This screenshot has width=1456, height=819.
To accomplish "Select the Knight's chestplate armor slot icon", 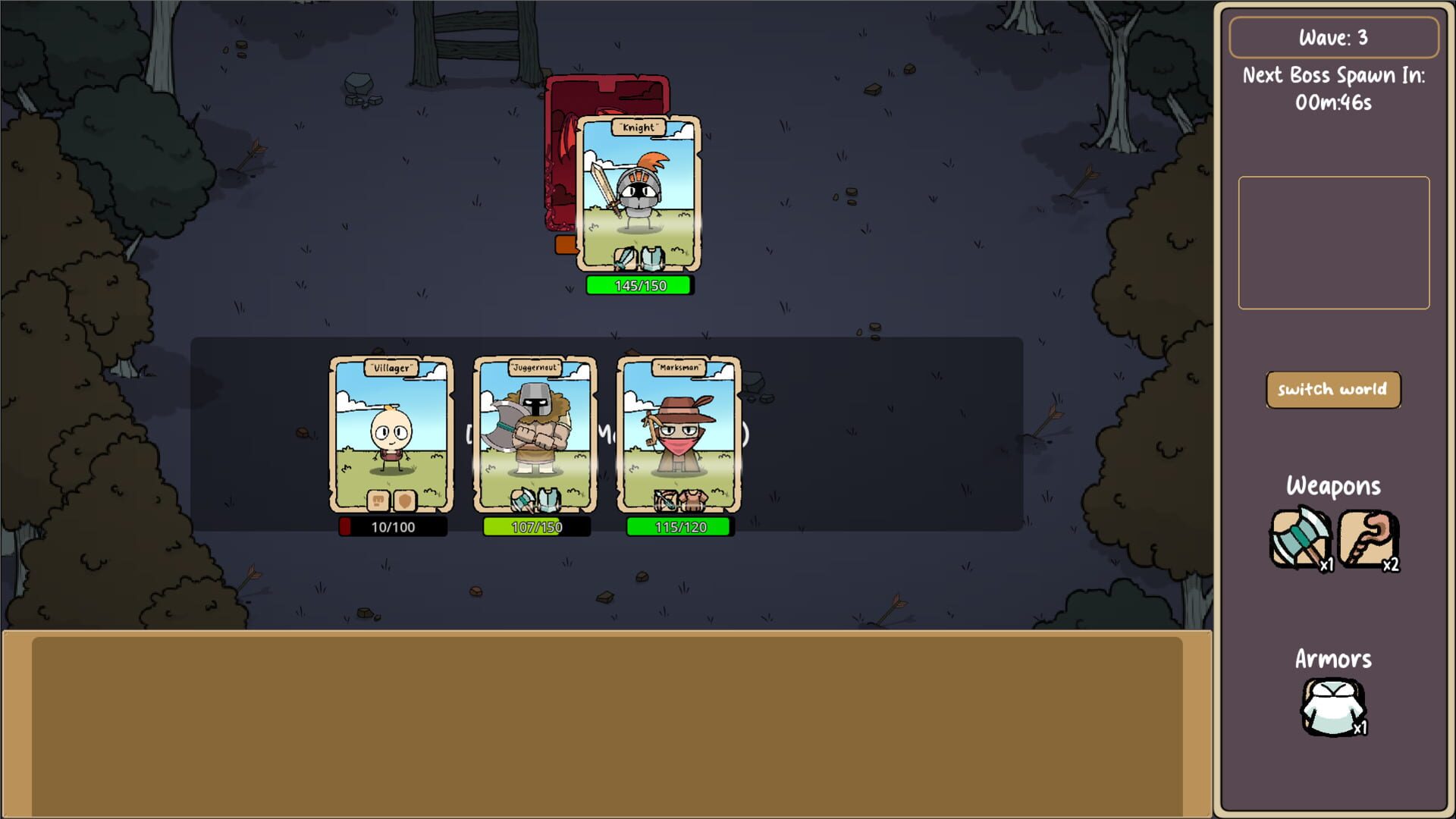I will pyautogui.click(x=652, y=259).
